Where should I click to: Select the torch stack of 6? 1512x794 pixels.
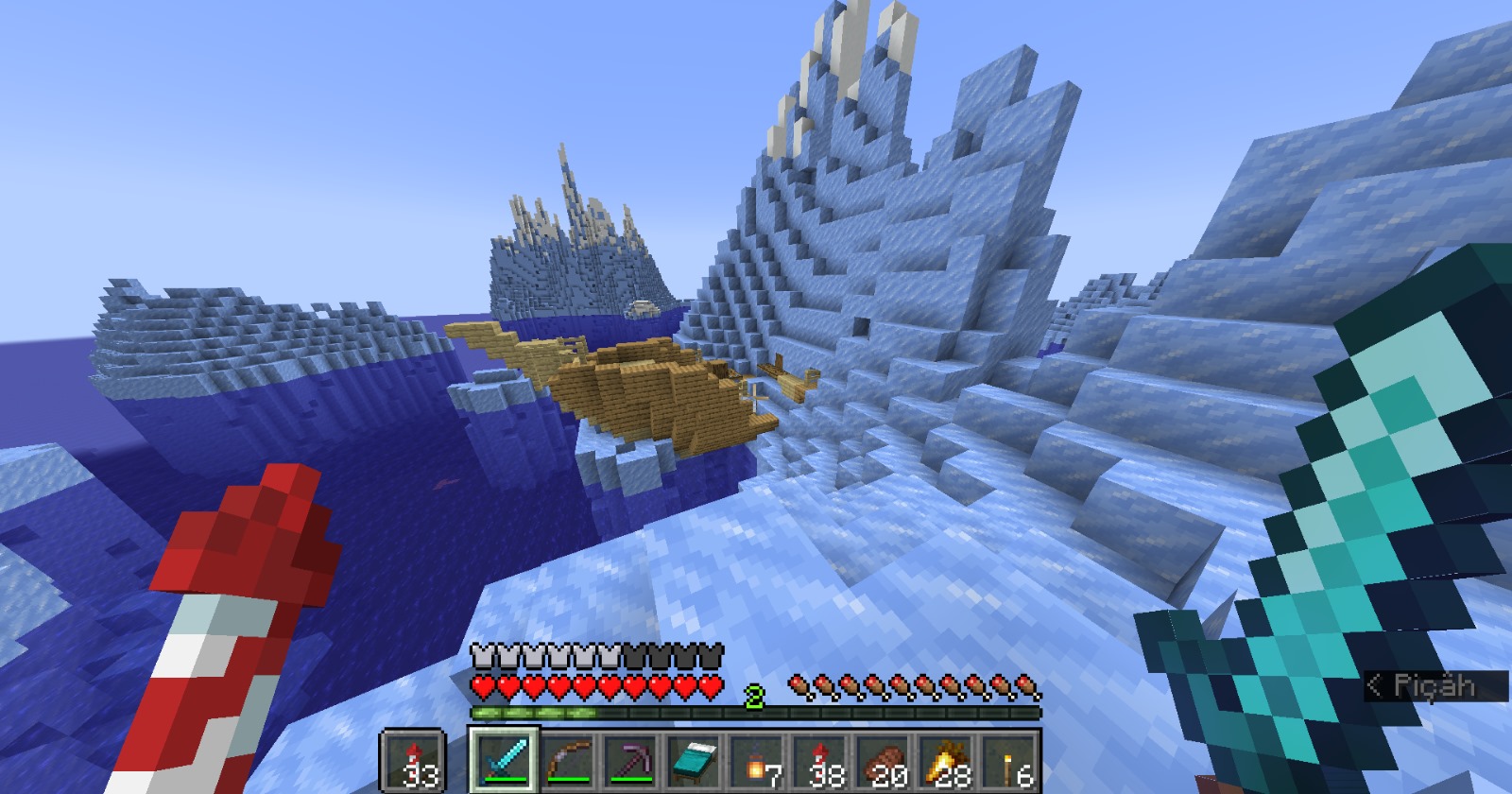click(x=1009, y=760)
